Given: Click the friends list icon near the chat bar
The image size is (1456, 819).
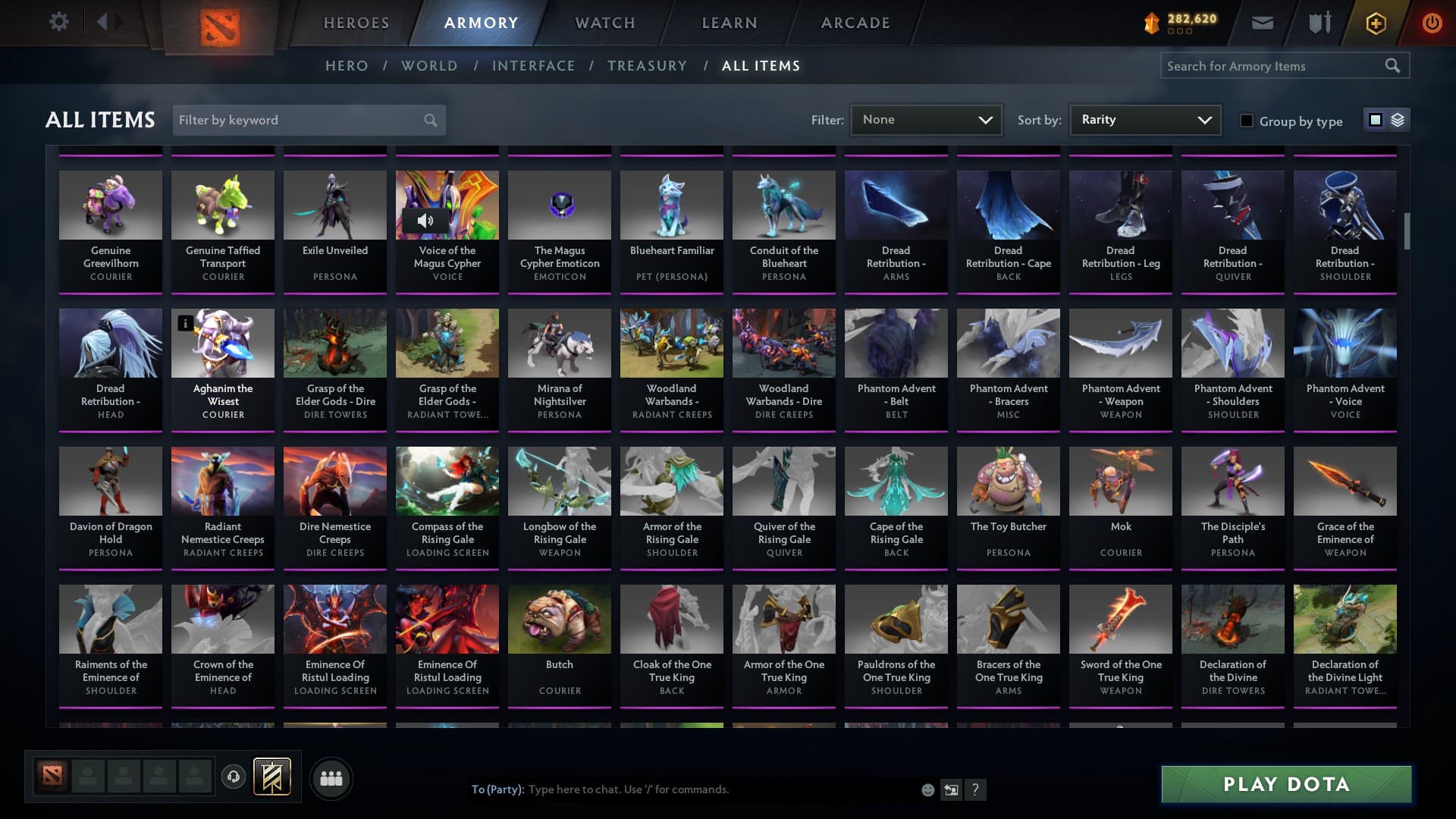Looking at the screenshot, I should pos(331,777).
